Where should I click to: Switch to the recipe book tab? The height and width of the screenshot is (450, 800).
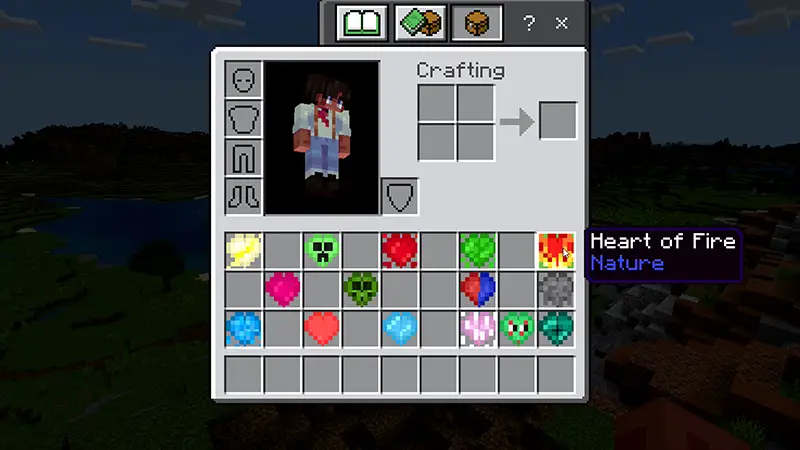[361, 23]
